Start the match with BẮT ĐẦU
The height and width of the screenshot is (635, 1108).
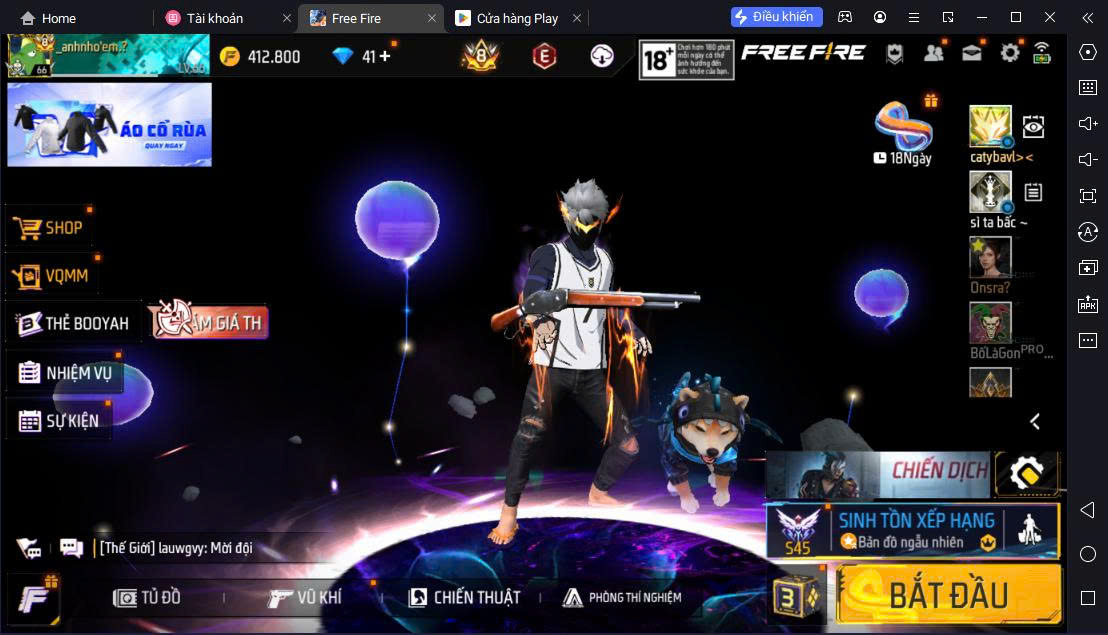[947, 596]
